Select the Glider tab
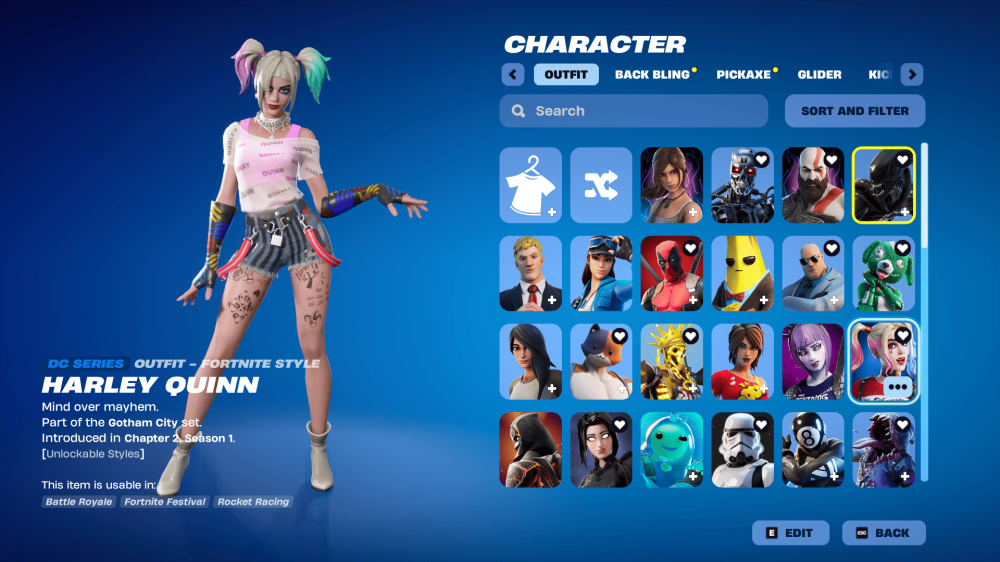 tap(819, 75)
